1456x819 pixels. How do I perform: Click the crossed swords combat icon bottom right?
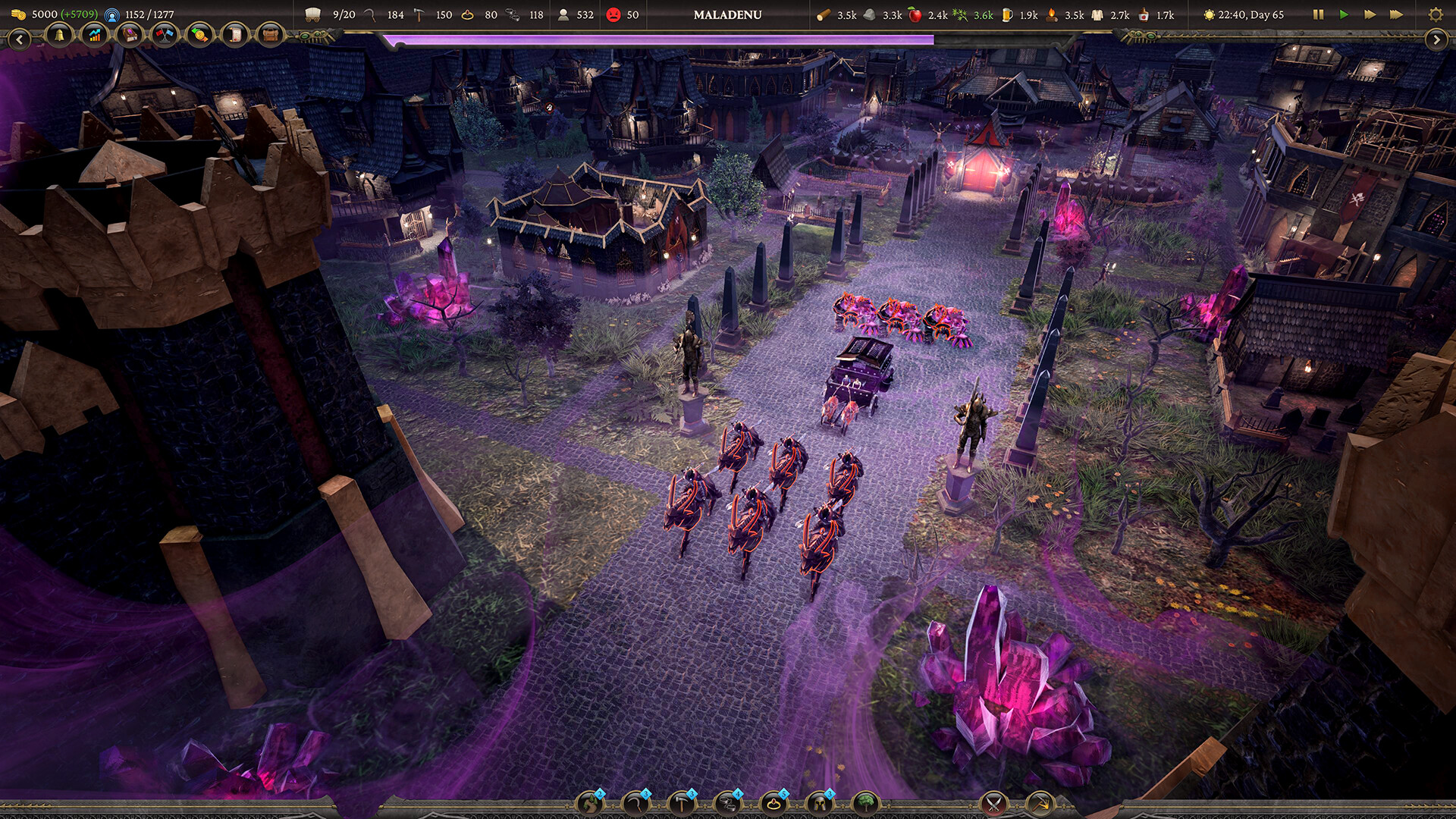(993, 805)
